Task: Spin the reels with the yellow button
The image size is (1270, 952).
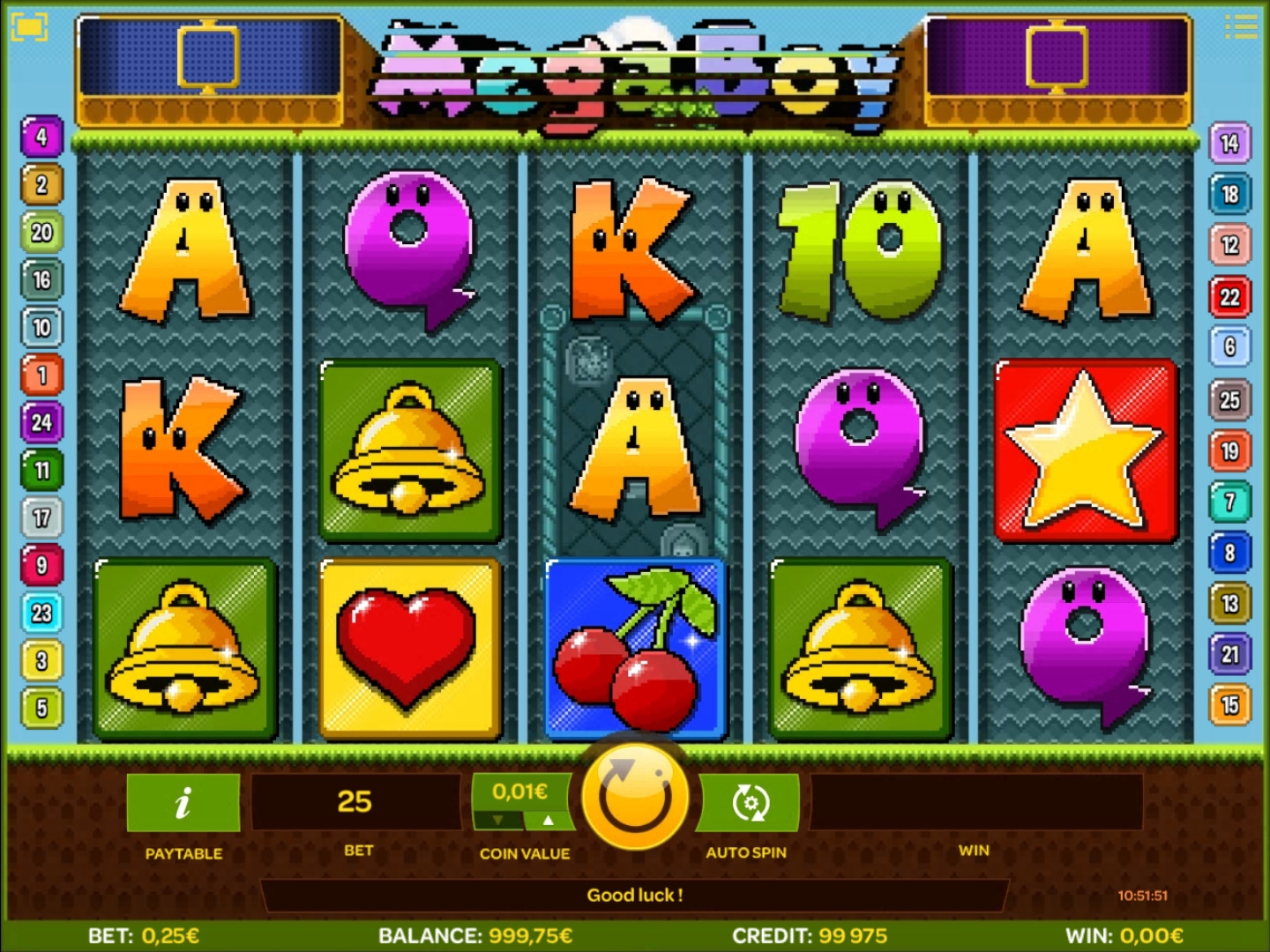Action: (635, 797)
